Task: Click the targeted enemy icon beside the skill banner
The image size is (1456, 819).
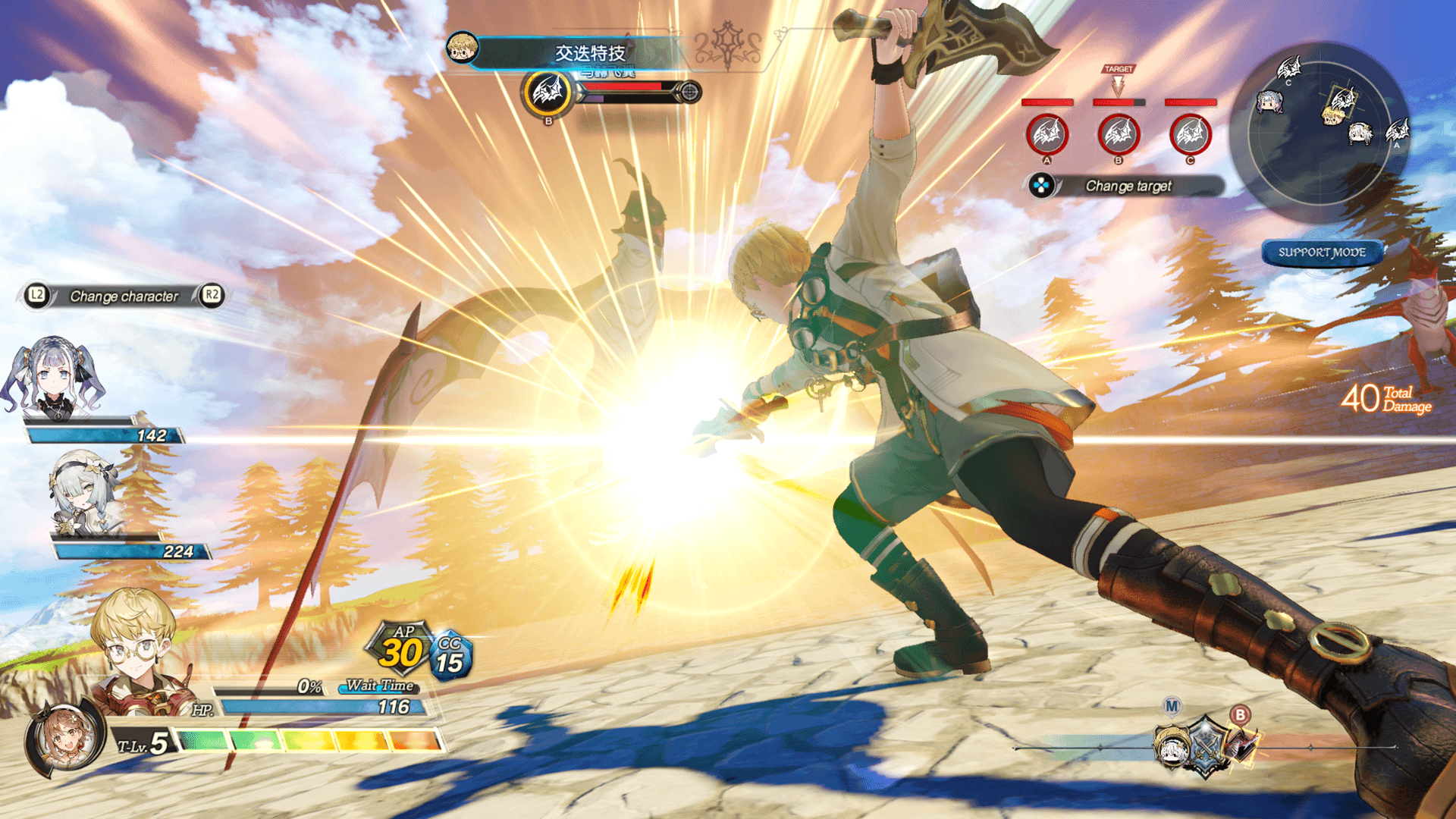Action: (548, 93)
